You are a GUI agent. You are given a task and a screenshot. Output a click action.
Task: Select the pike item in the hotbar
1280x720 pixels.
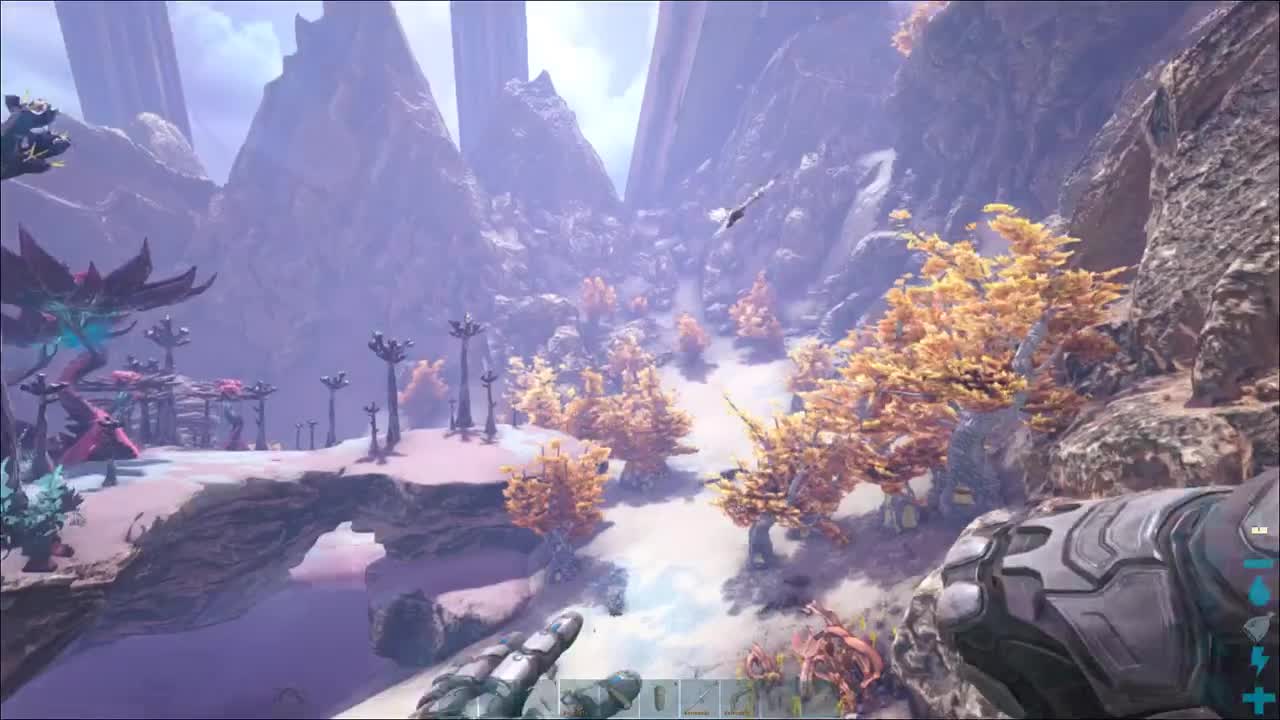pyautogui.click(x=700, y=695)
